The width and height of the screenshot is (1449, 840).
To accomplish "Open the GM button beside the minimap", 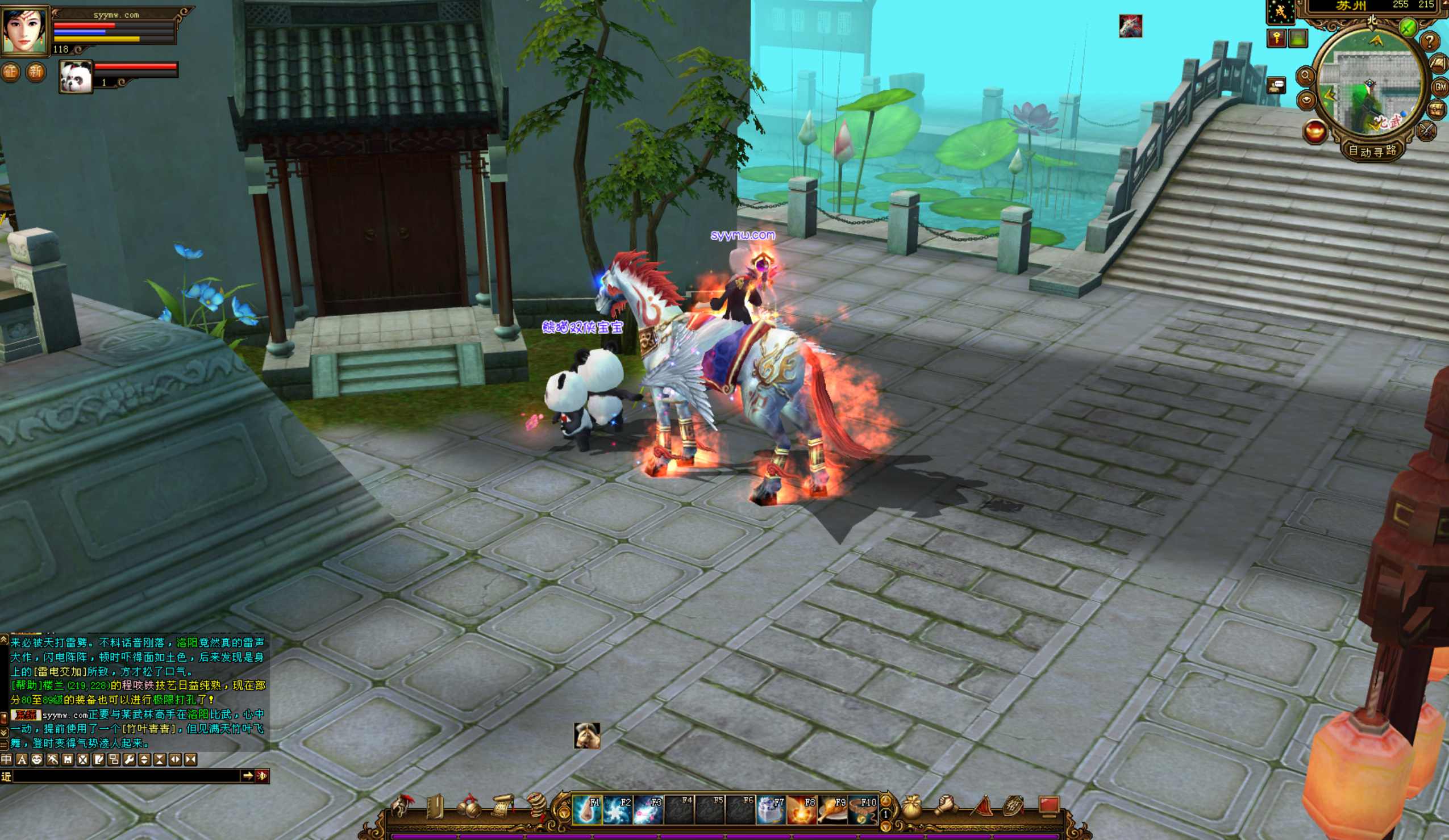I will tap(1440, 87).
